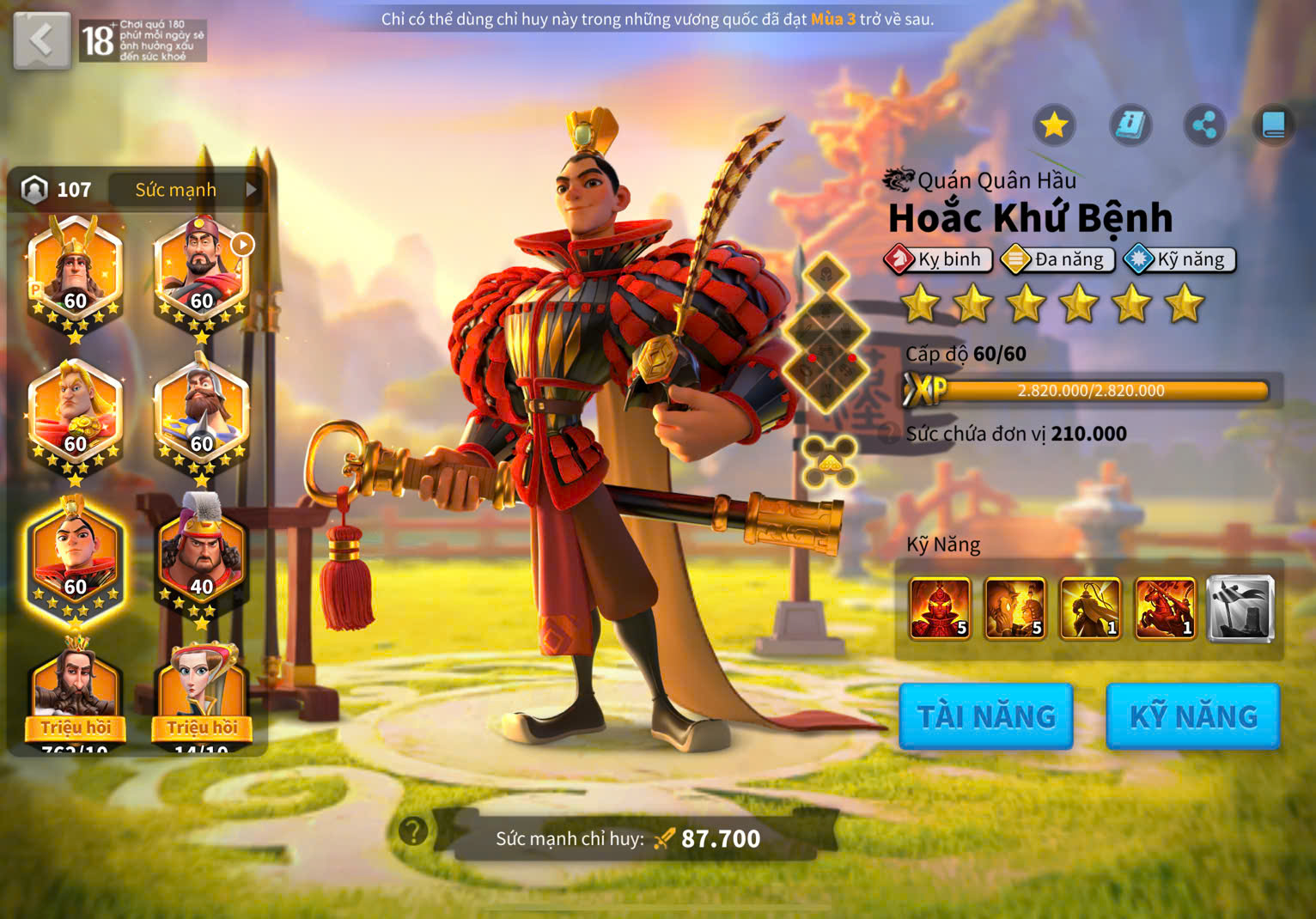This screenshot has width=1316, height=919.
Task: Mark commander with the gold star icon
Action: [x=1054, y=126]
